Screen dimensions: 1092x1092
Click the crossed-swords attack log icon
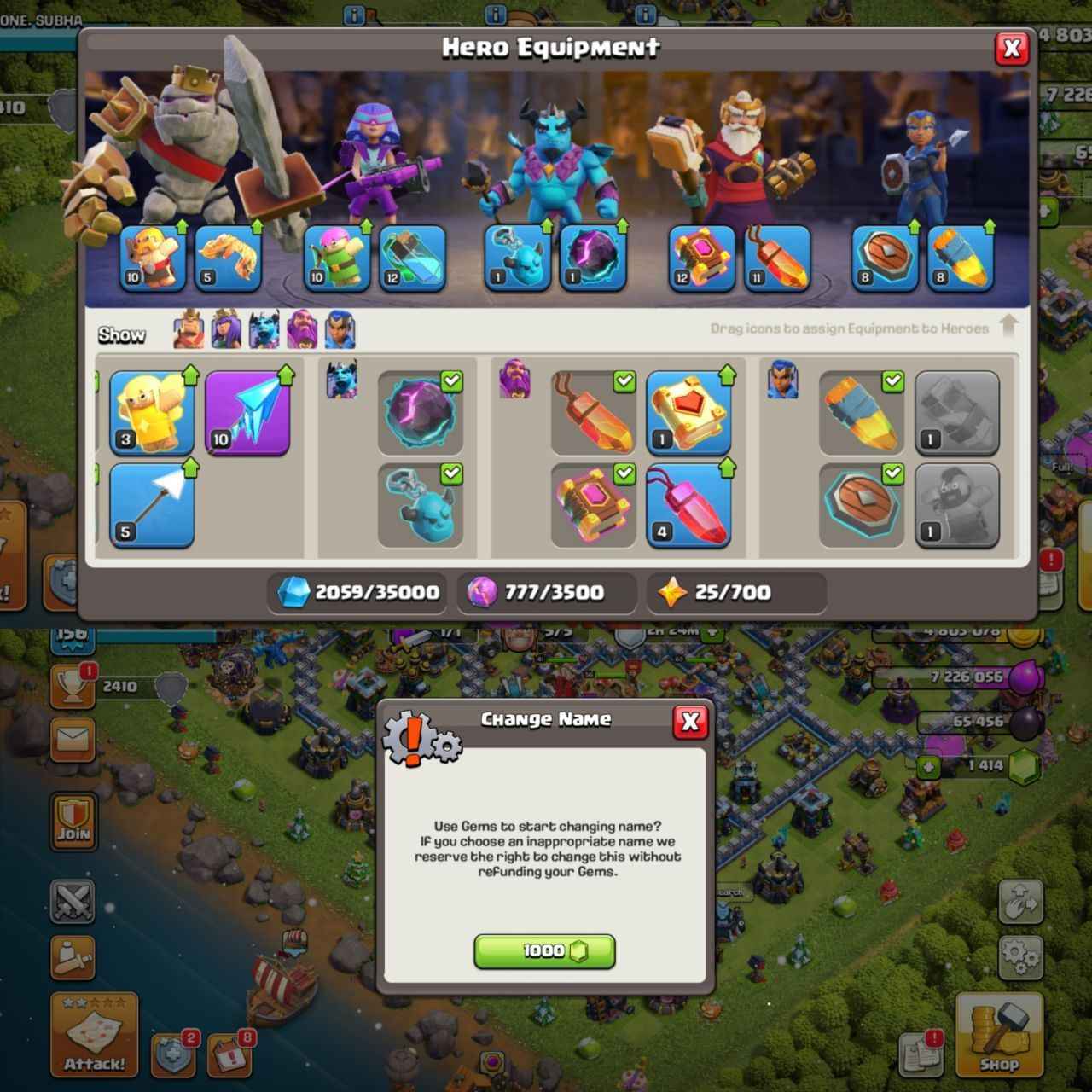pyautogui.click(x=73, y=902)
